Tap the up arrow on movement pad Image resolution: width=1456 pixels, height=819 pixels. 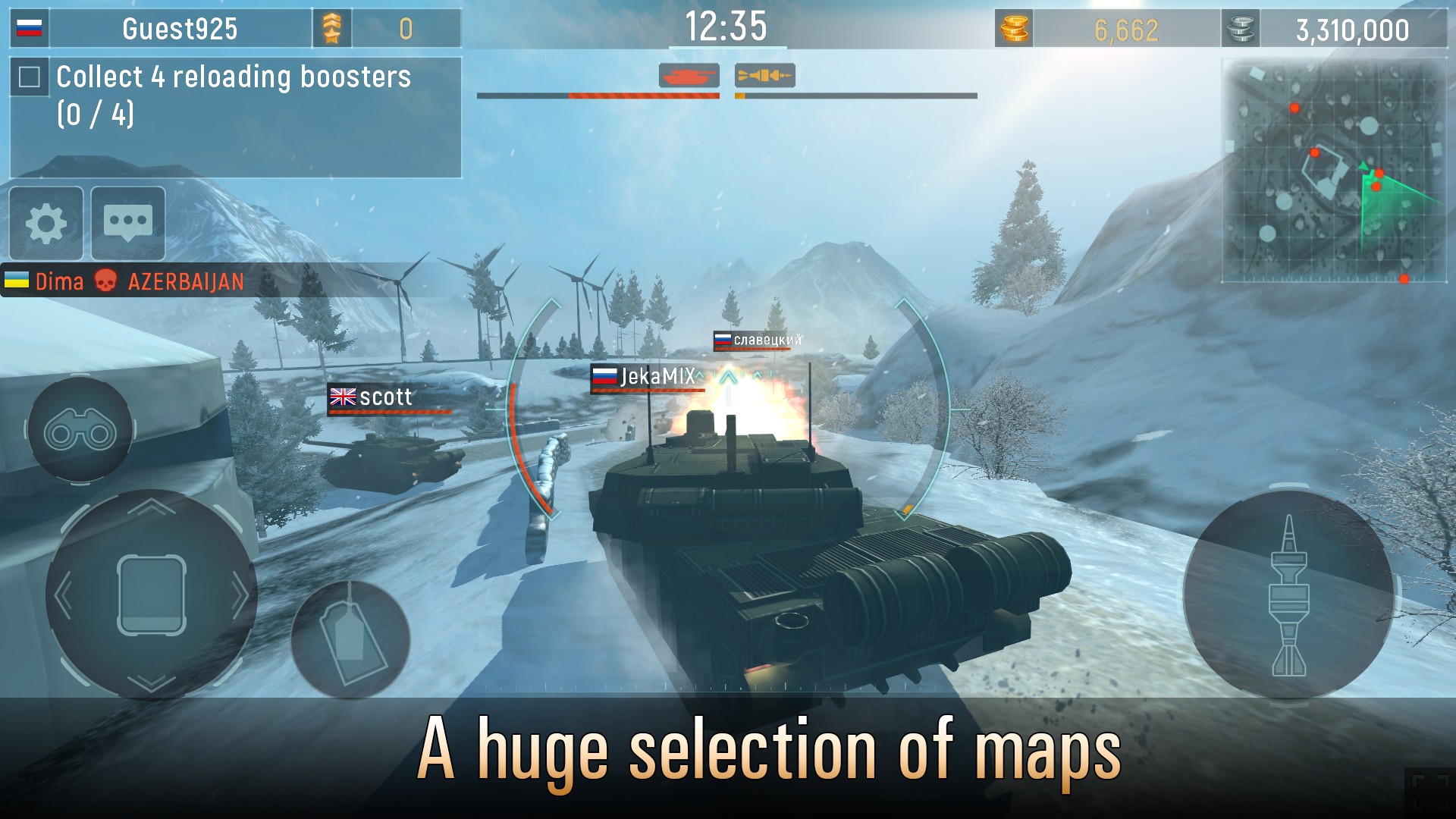coord(152,507)
